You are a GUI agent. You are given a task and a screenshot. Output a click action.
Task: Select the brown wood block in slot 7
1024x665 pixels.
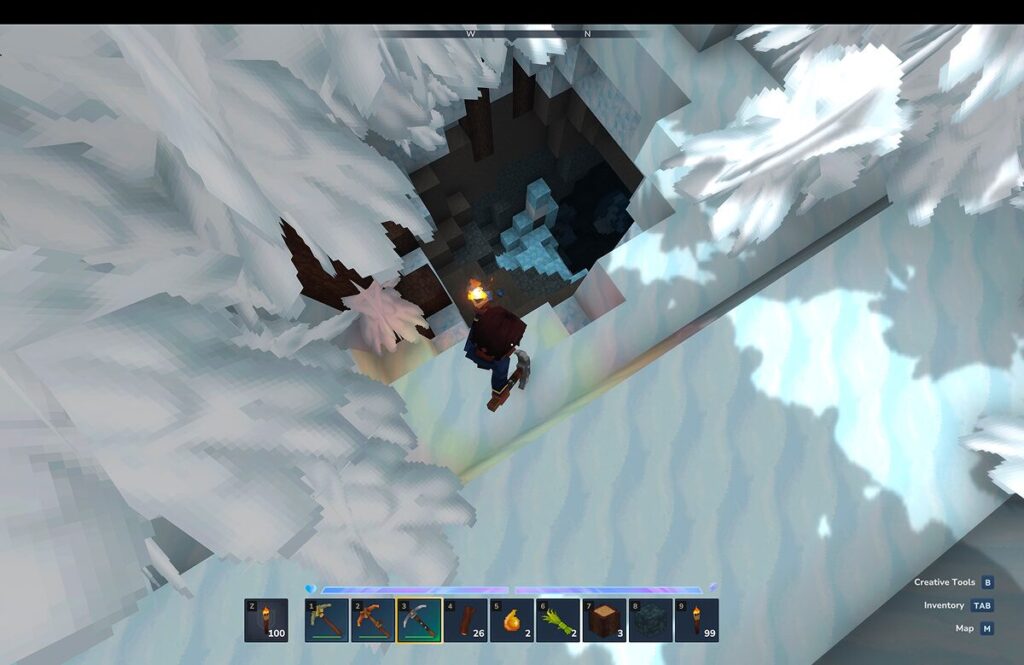(x=604, y=620)
